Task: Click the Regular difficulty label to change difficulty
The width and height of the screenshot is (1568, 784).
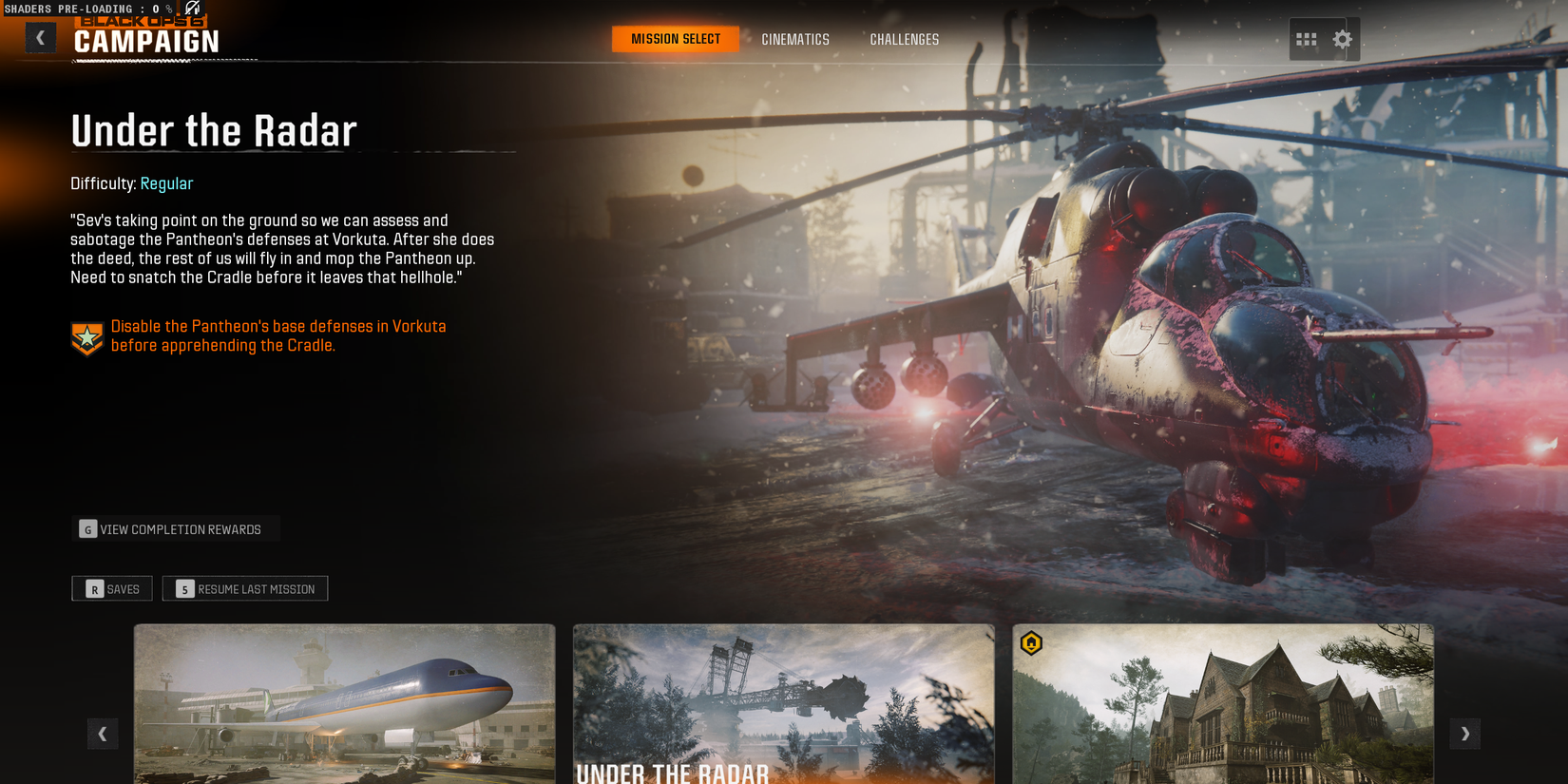Action: click(x=167, y=183)
